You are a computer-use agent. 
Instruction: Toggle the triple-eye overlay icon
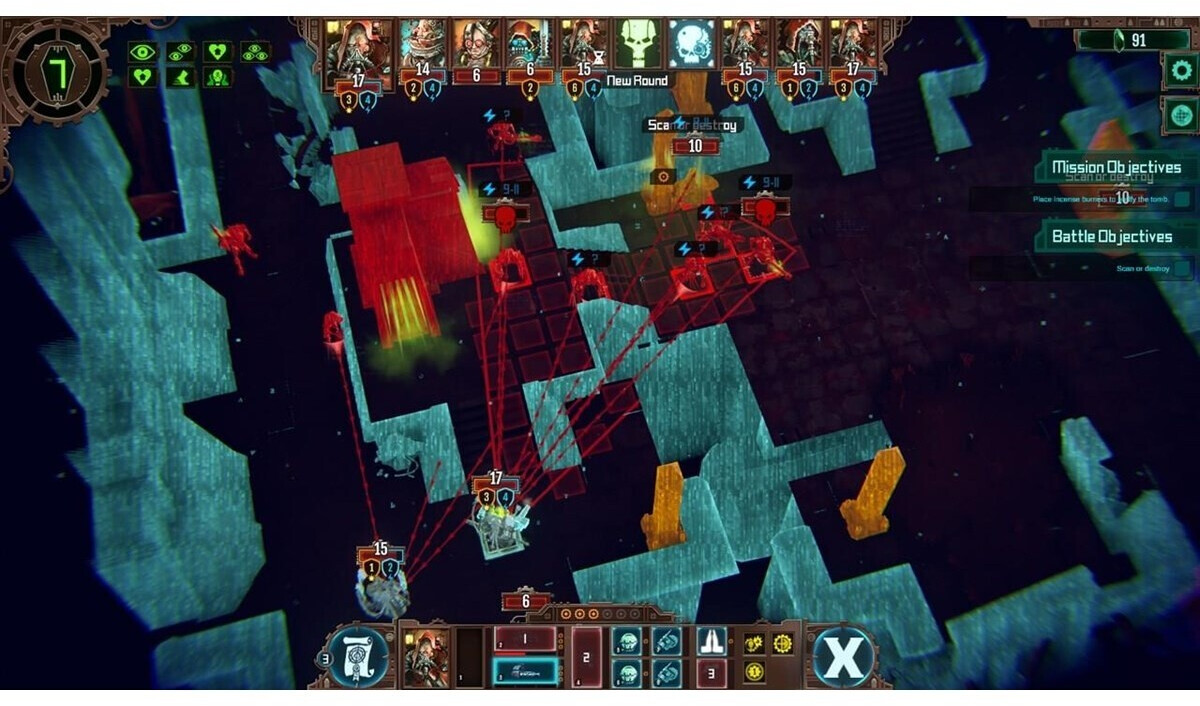click(255, 51)
